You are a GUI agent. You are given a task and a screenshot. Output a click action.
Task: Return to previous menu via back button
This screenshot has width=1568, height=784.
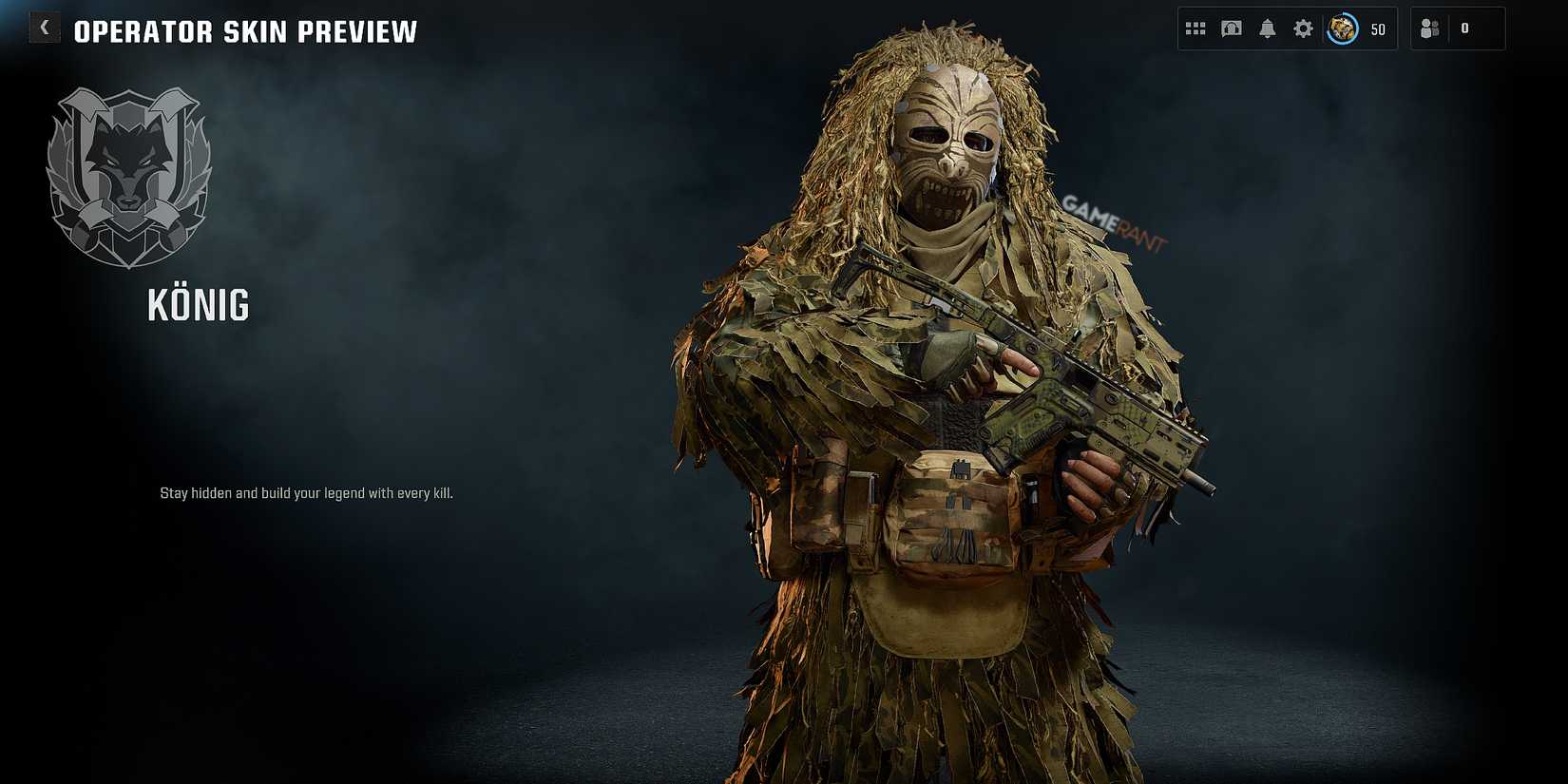(x=44, y=27)
